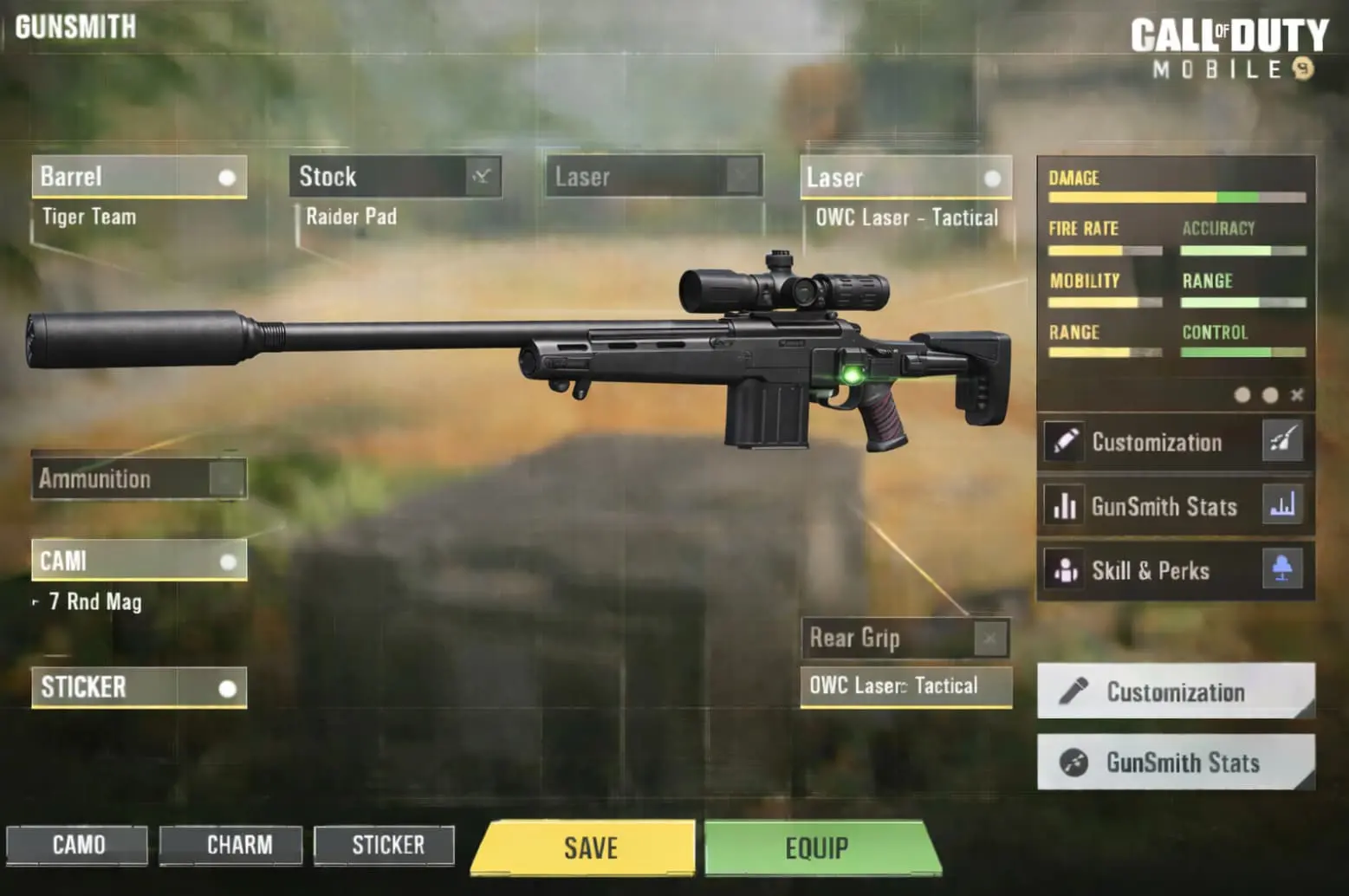
Task: Click the Customization pencil icon
Action: tap(1067, 441)
